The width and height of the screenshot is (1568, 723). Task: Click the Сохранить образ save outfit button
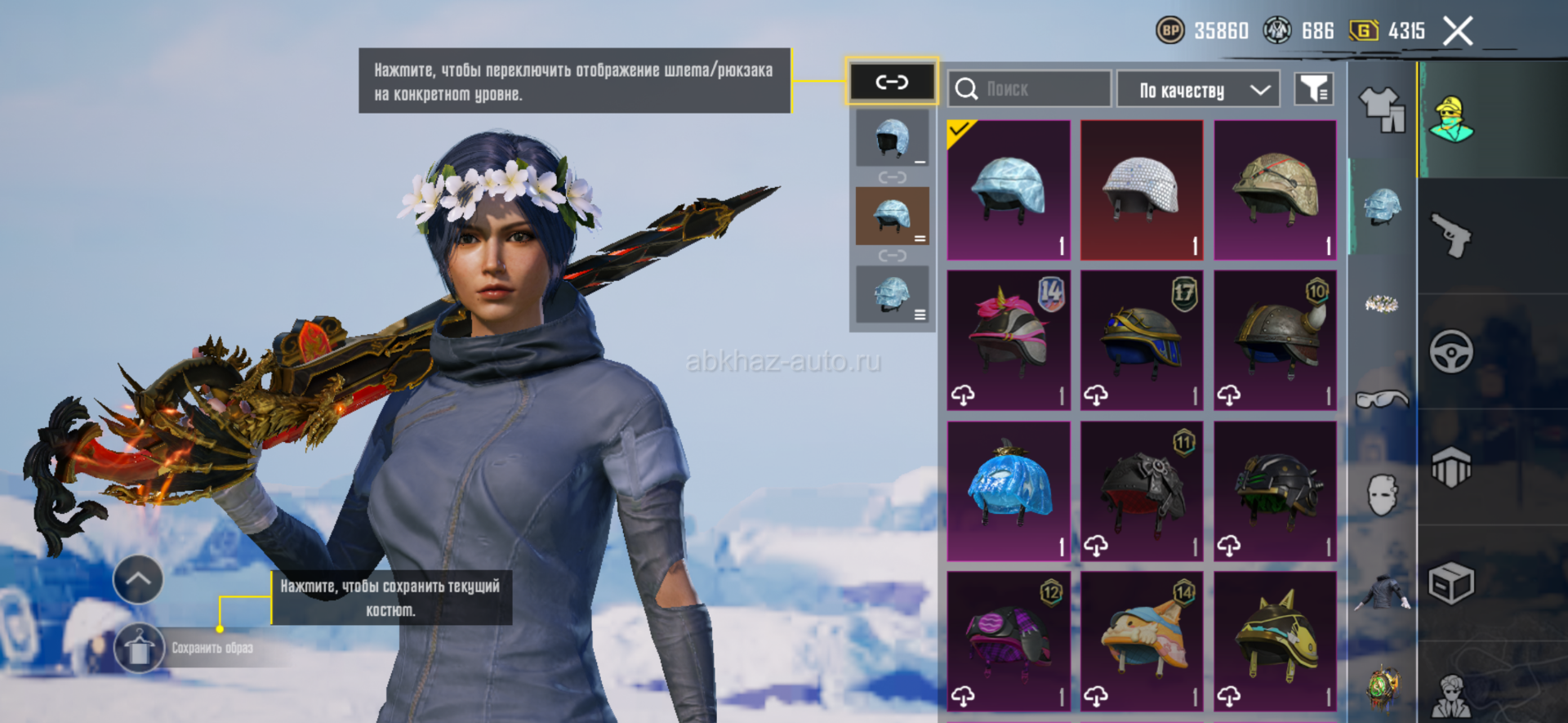(x=139, y=649)
